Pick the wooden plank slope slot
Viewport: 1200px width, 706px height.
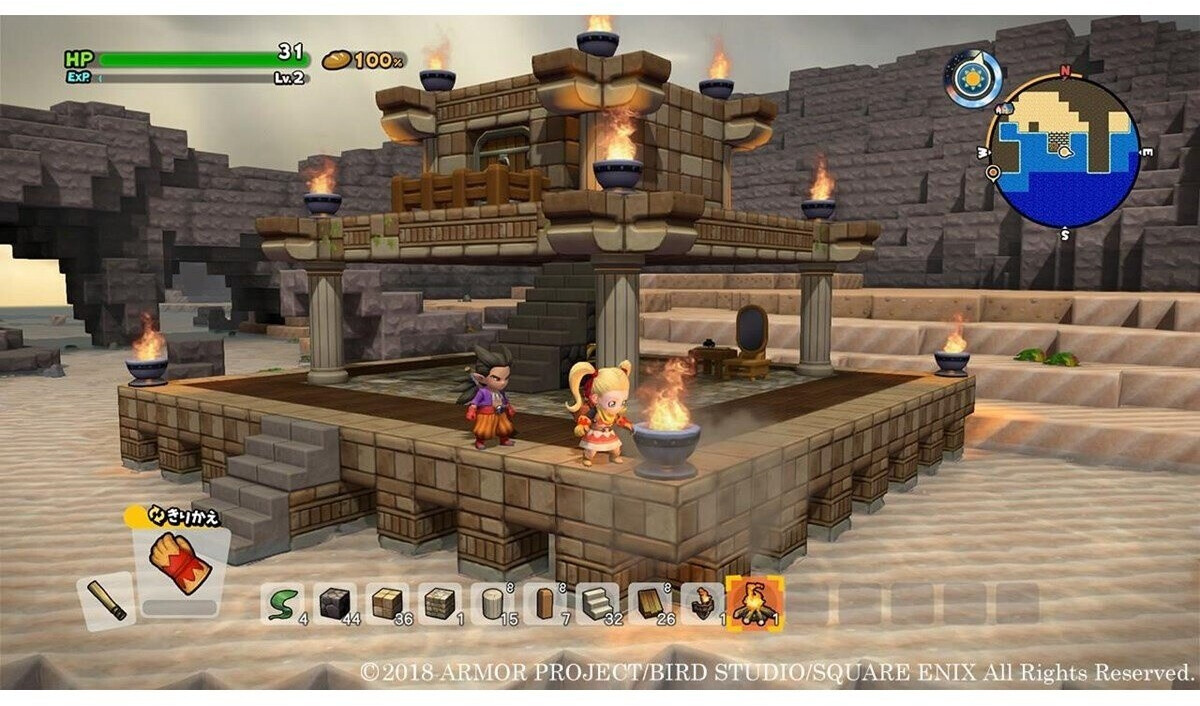click(650, 603)
